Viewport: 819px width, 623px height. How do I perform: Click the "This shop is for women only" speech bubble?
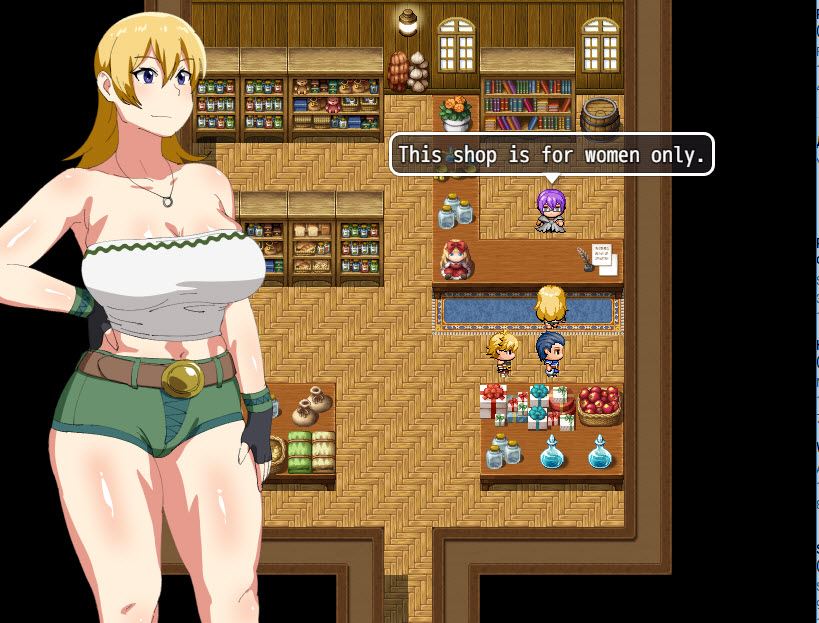tap(551, 155)
